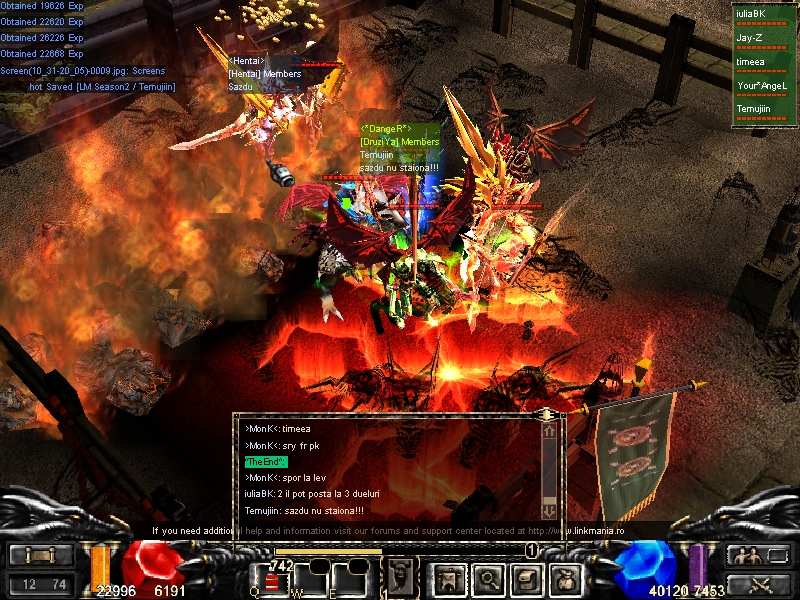The width and height of the screenshot is (800, 600).
Task: Open the treasure chest button
Action: (x=528, y=579)
